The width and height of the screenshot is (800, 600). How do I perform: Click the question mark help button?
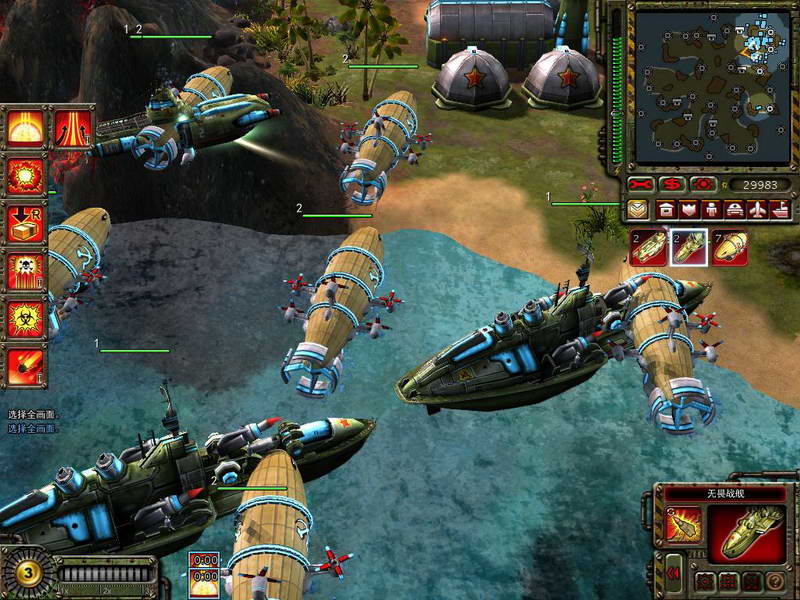(775, 582)
